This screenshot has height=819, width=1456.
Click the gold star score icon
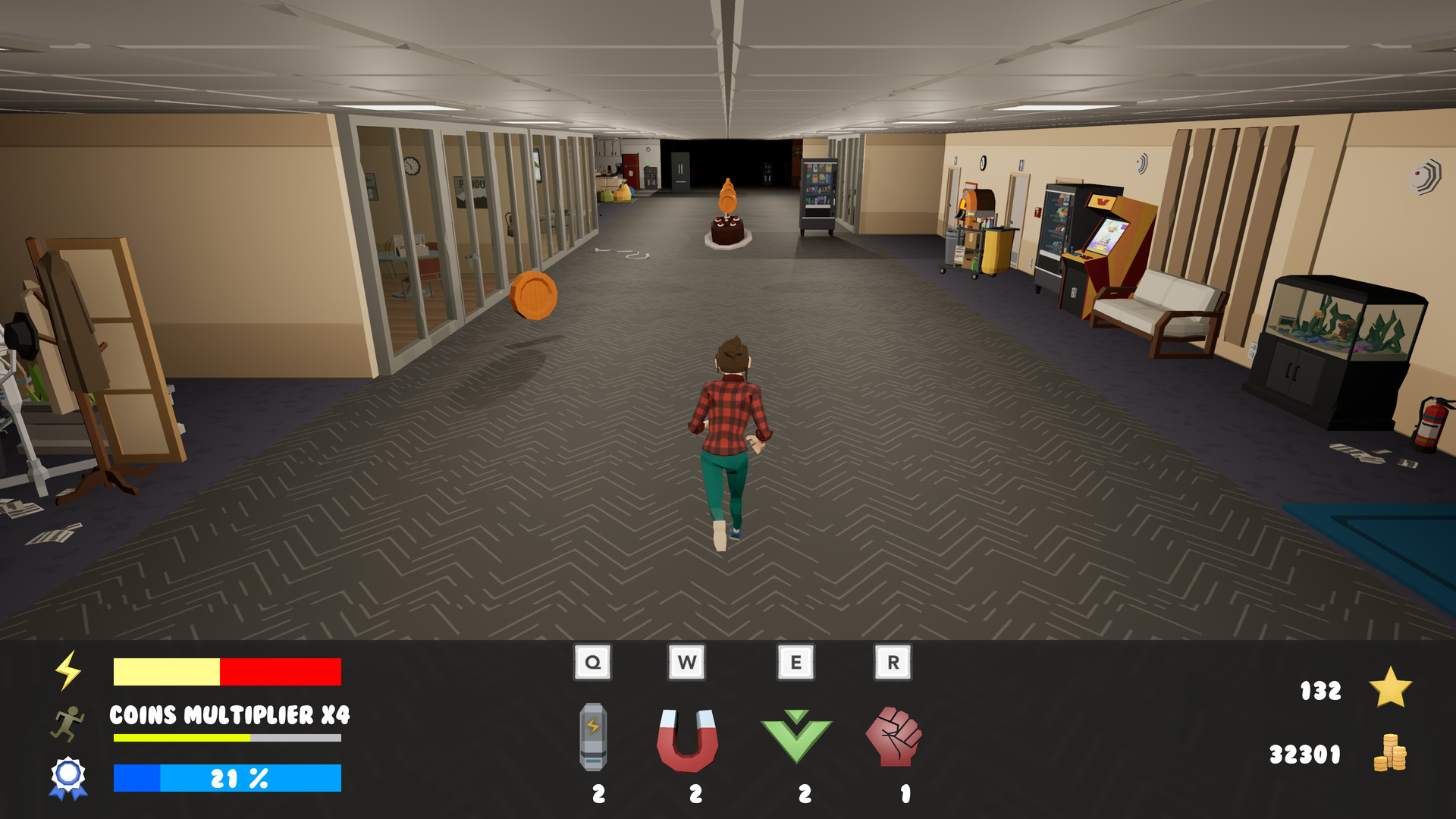(x=1389, y=689)
